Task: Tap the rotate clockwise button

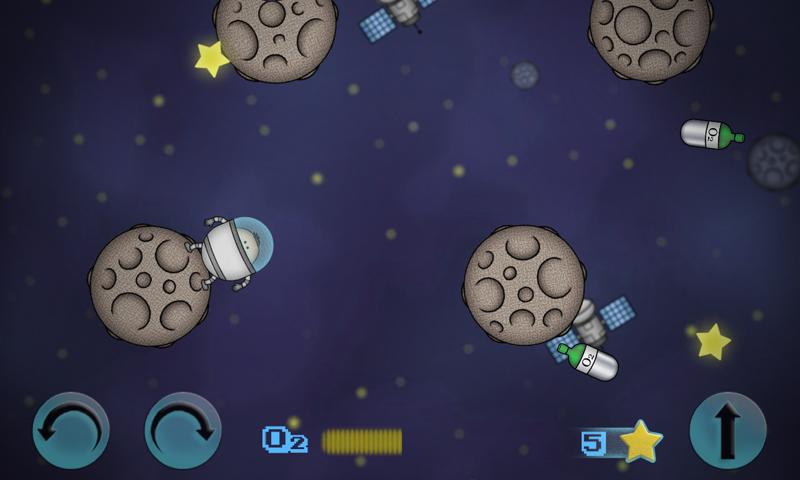Action: click(183, 431)
